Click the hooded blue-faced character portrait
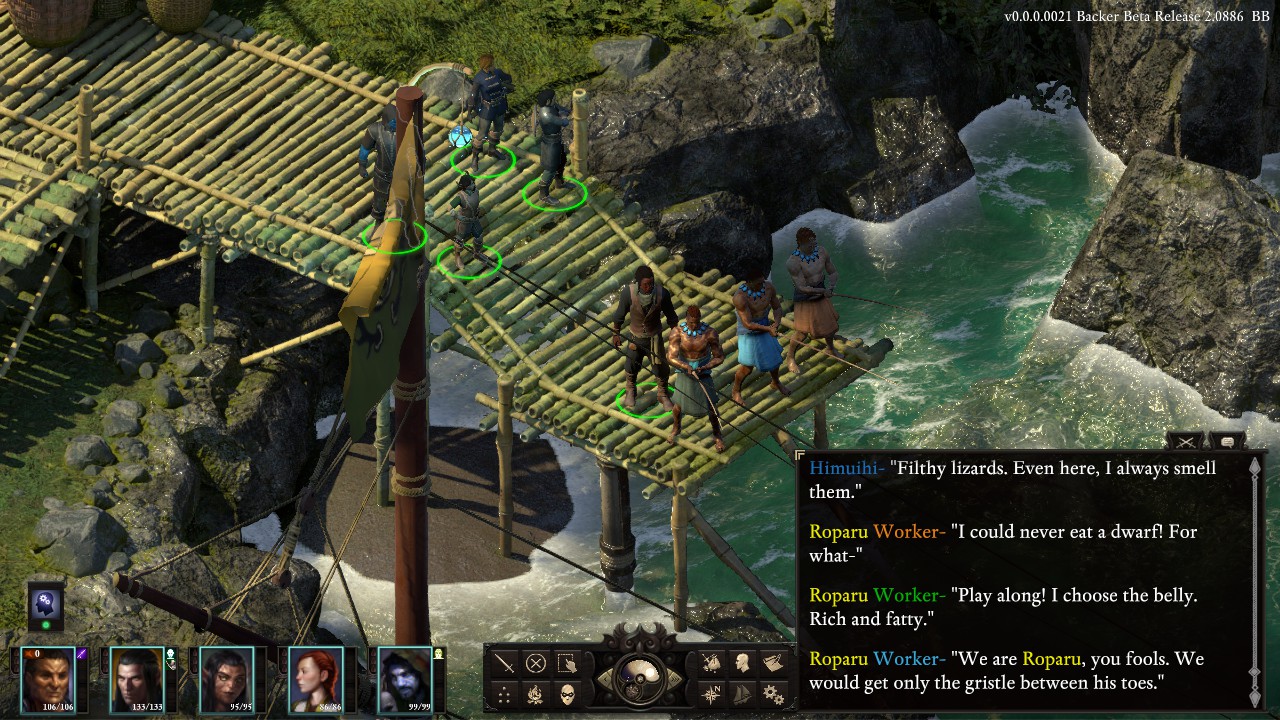This screenshot has width=1280, height=720. 405,677
